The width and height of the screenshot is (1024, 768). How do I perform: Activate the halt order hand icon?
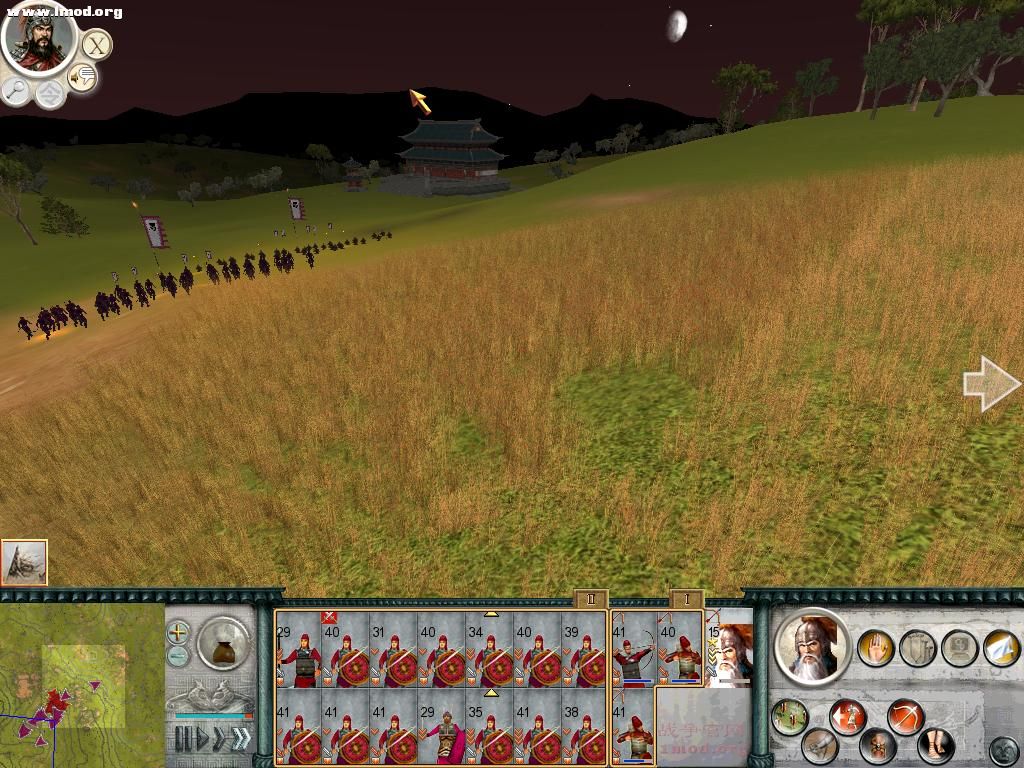click(875, 648)
